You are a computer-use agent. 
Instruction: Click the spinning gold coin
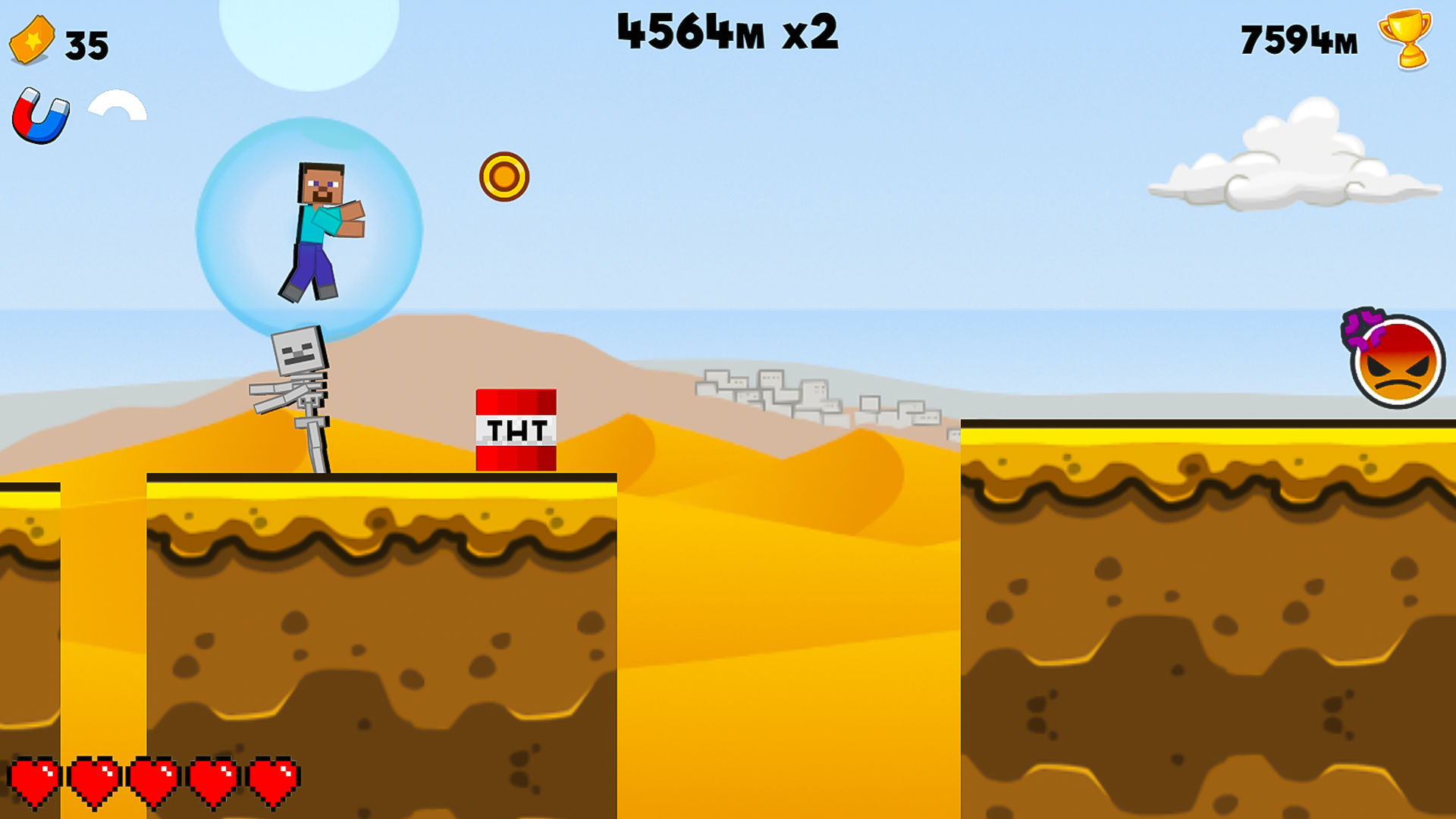[505, 176]
